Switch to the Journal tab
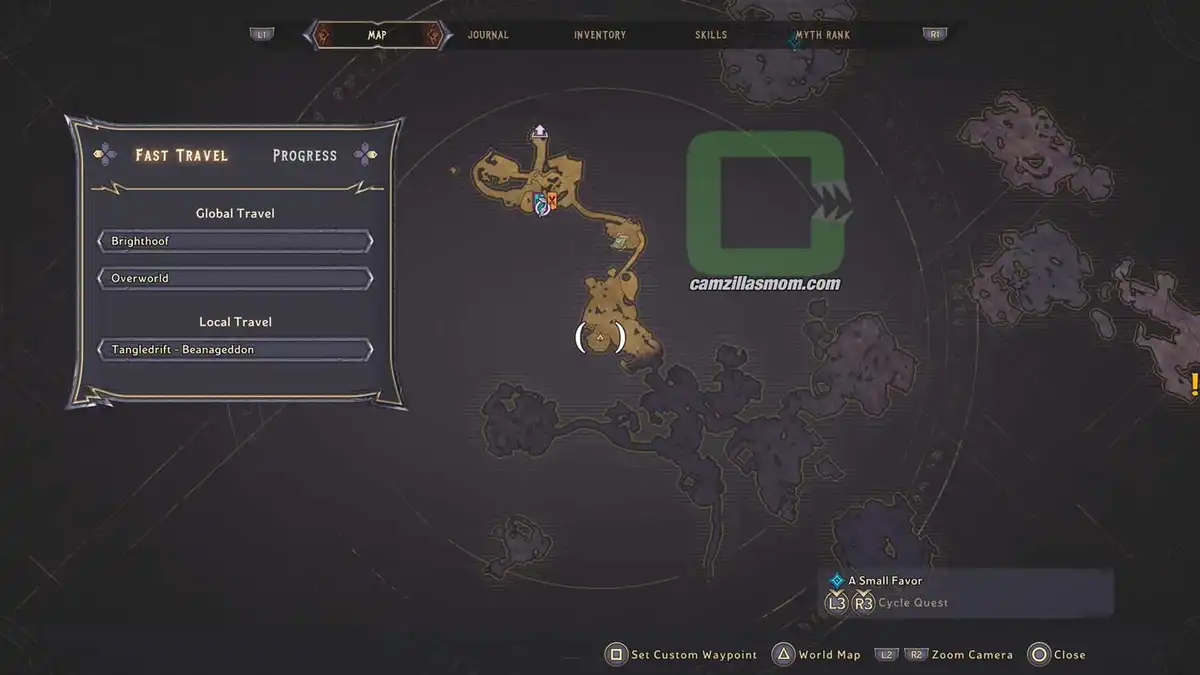The width and height of the screenshot is (1200, 675). pos(488,35)
